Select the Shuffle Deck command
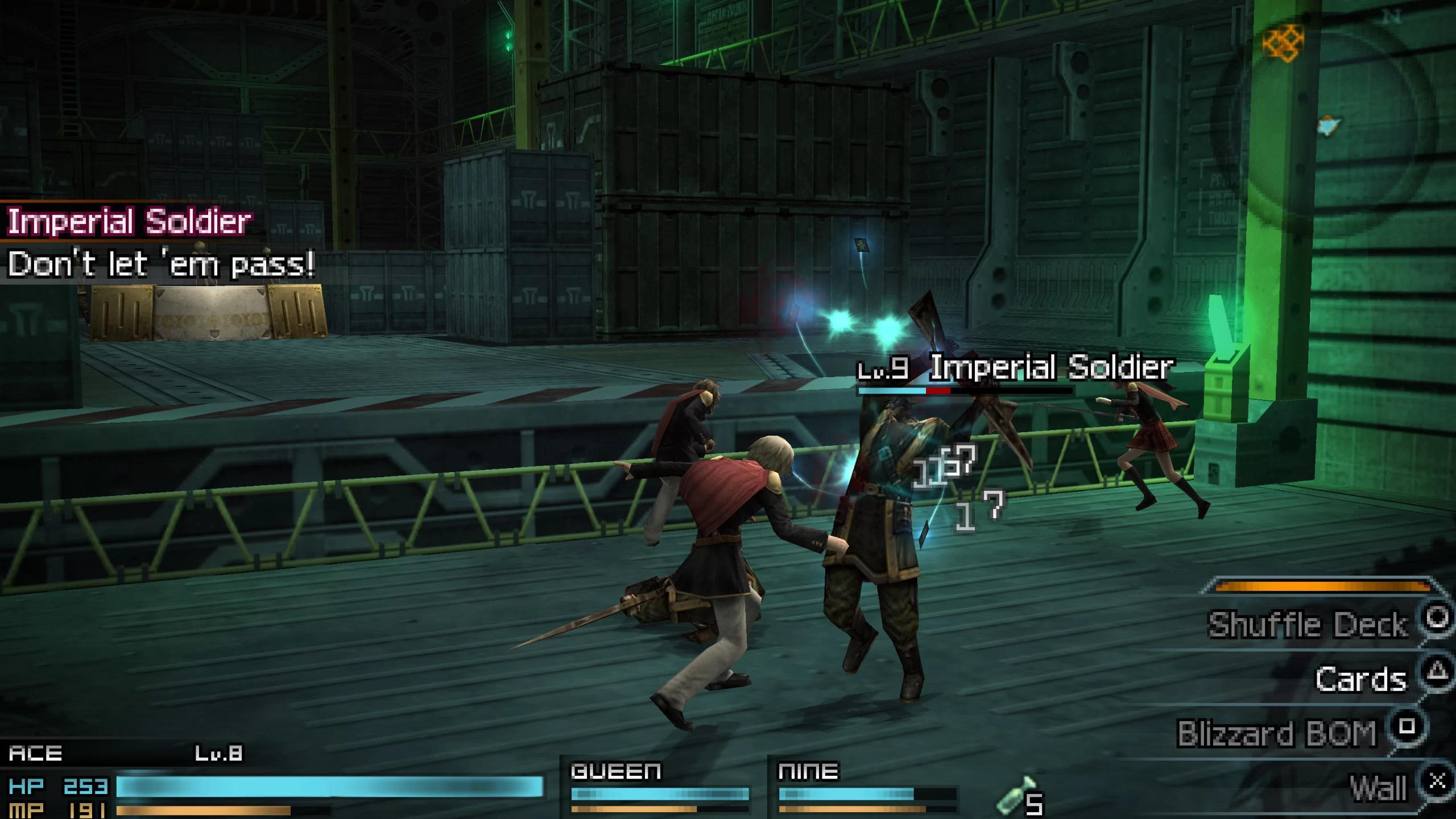Viewport: 1456px width, 819px height. [x=1307, y=624]
